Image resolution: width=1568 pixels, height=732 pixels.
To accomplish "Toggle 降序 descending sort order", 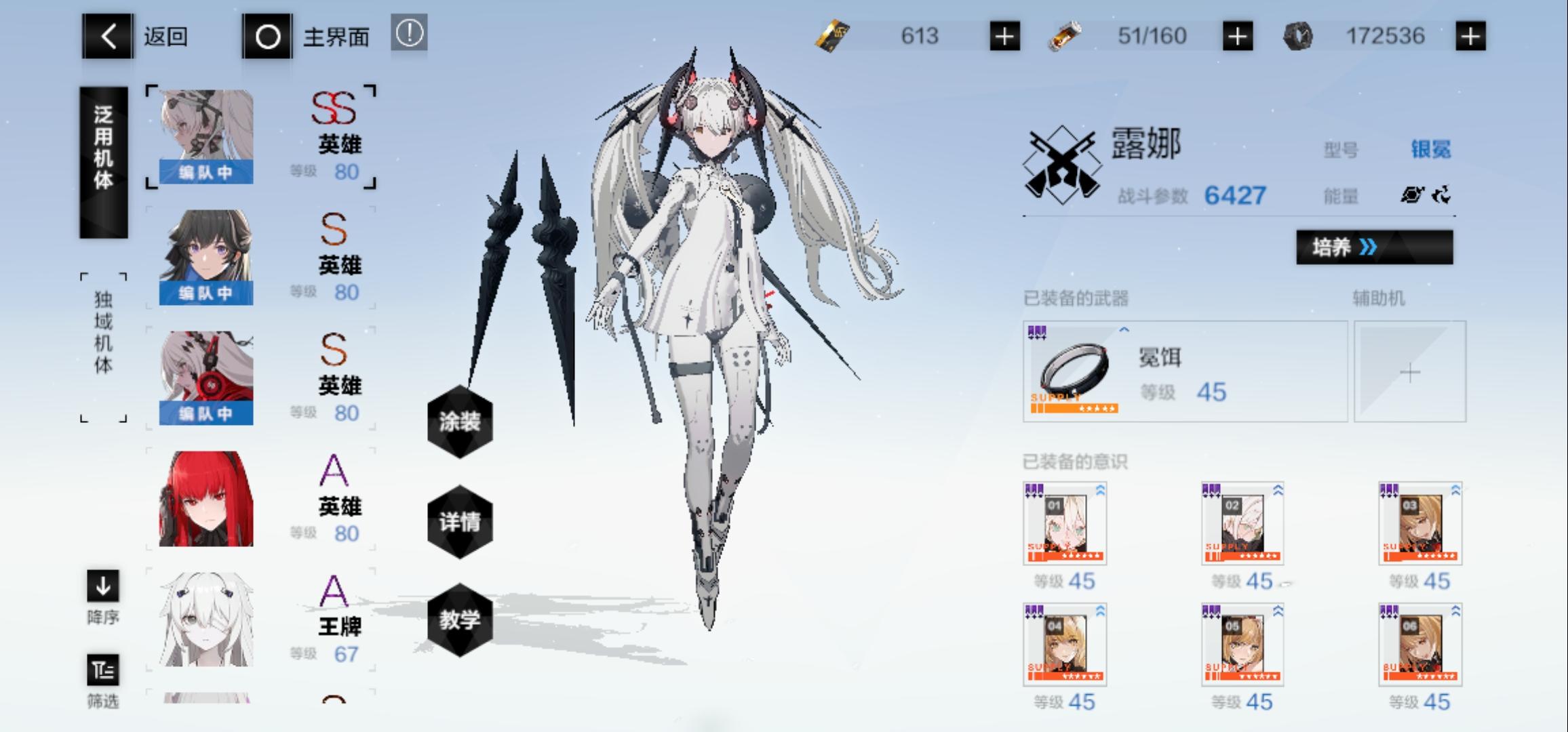I will click(x=102, y=587).
